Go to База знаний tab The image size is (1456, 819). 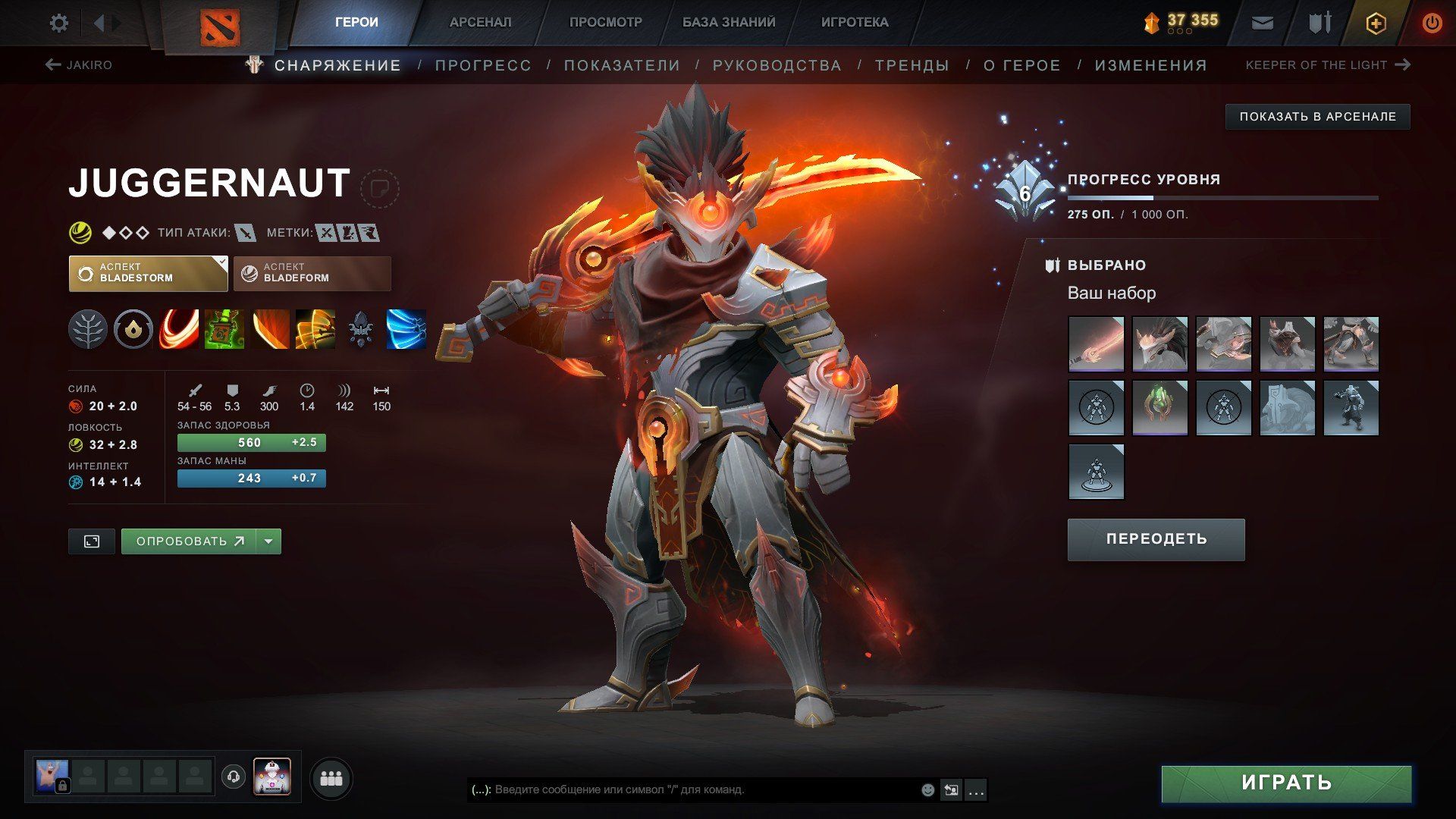pos(728,22)
